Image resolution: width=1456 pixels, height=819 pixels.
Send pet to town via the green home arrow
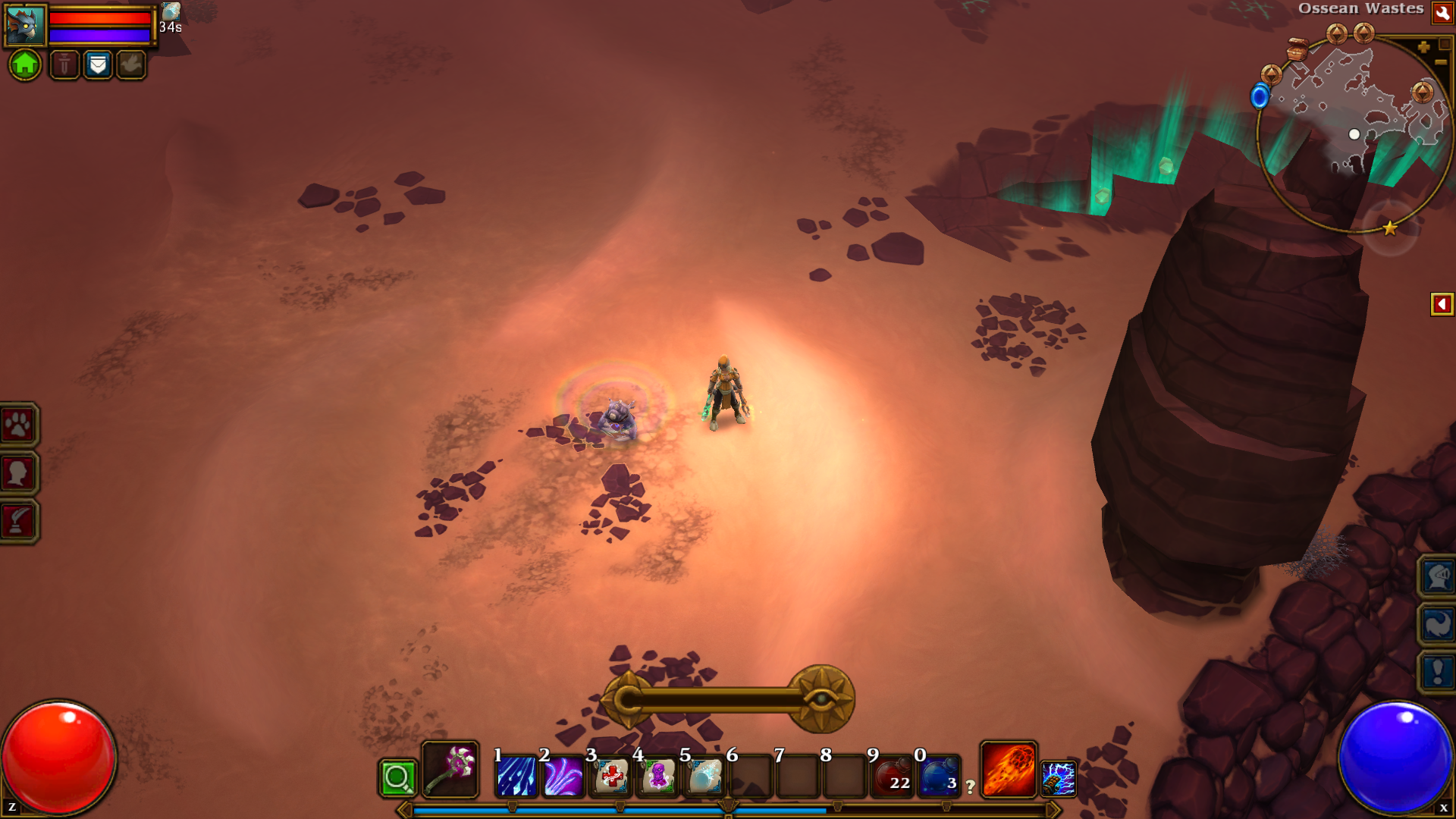click(x=25, y=66)
